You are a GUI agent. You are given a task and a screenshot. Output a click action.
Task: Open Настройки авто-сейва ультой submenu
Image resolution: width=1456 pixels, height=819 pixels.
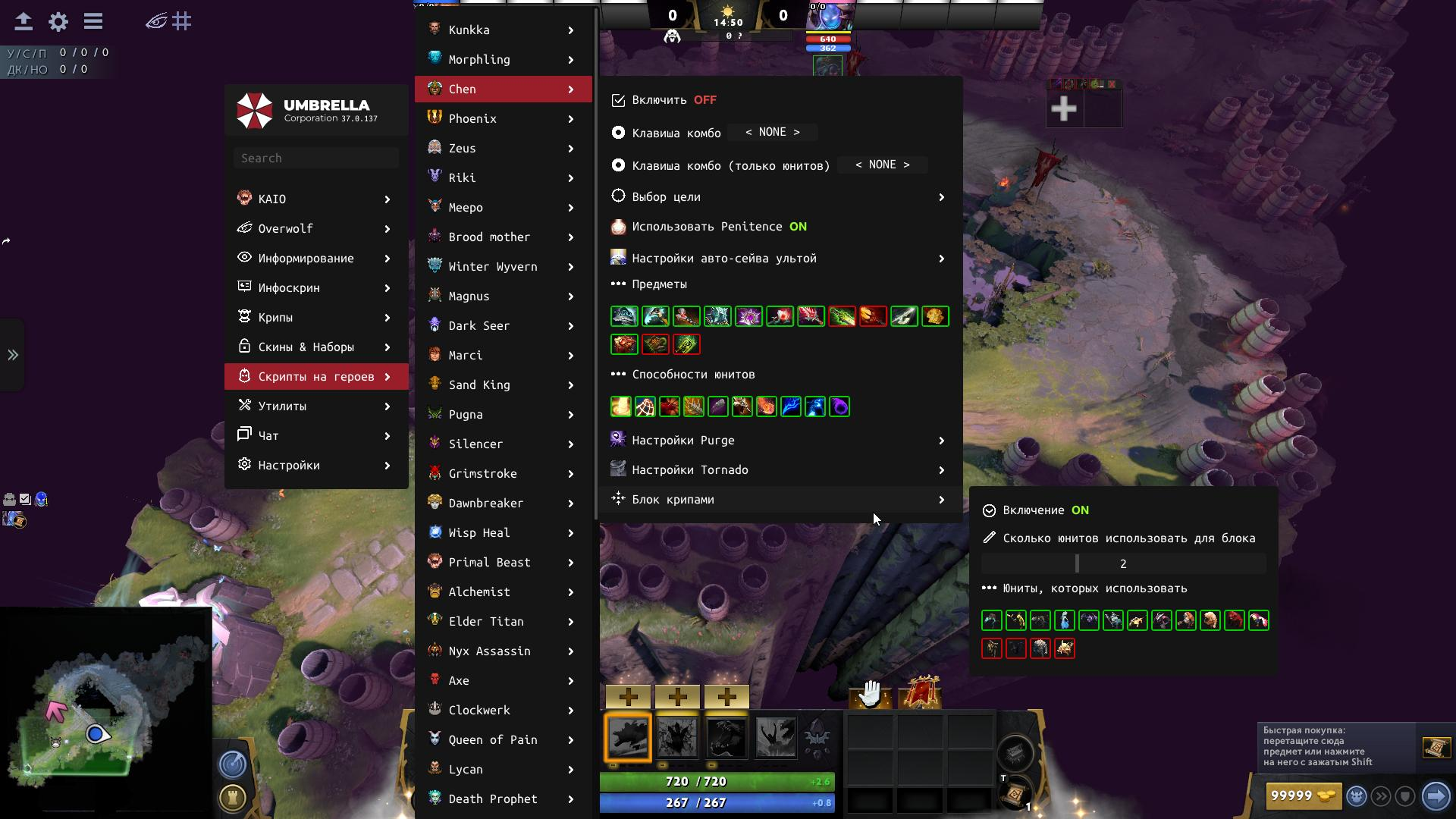coord(779,259)
